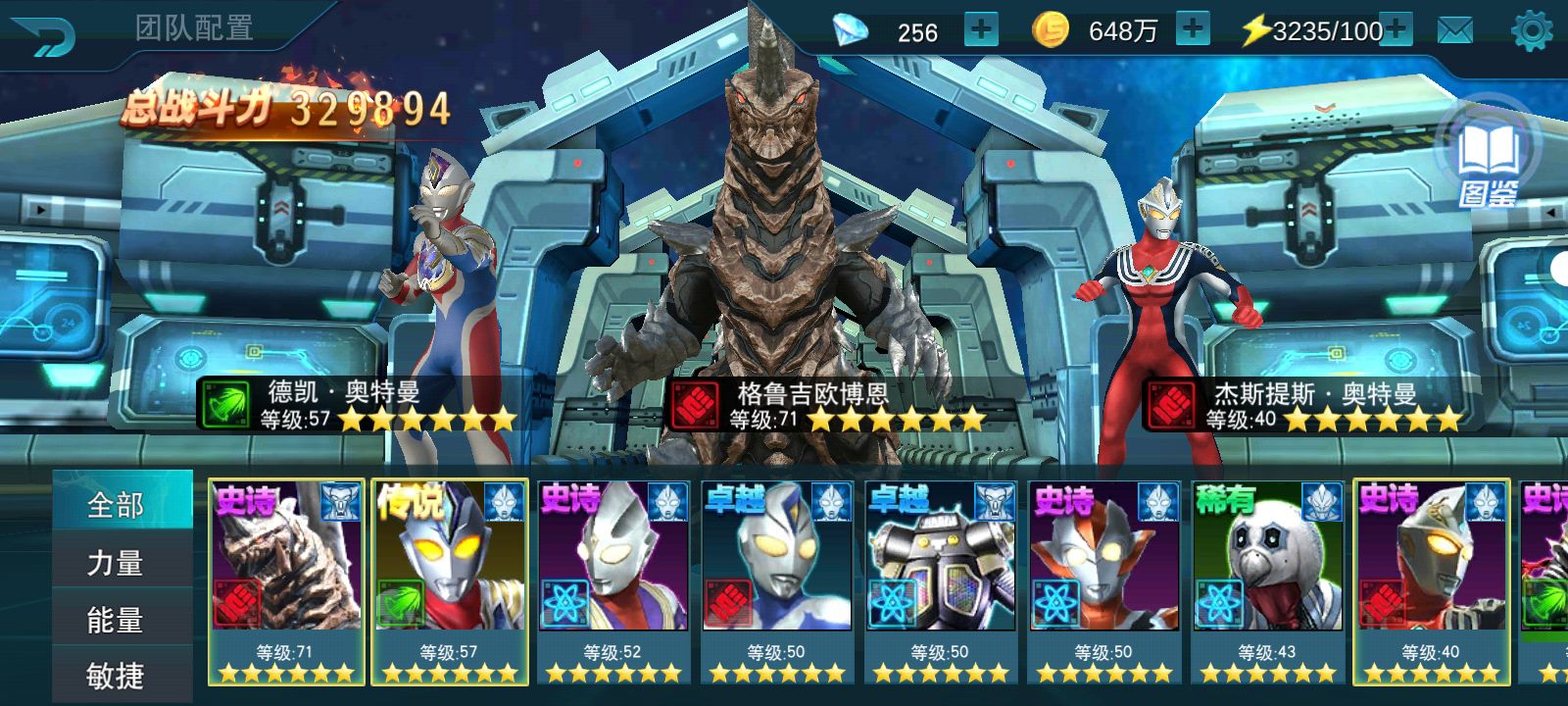Select the 稀有 level 43 card
This screenshot has width=1568, height=706.
[x=1267, y=579]
